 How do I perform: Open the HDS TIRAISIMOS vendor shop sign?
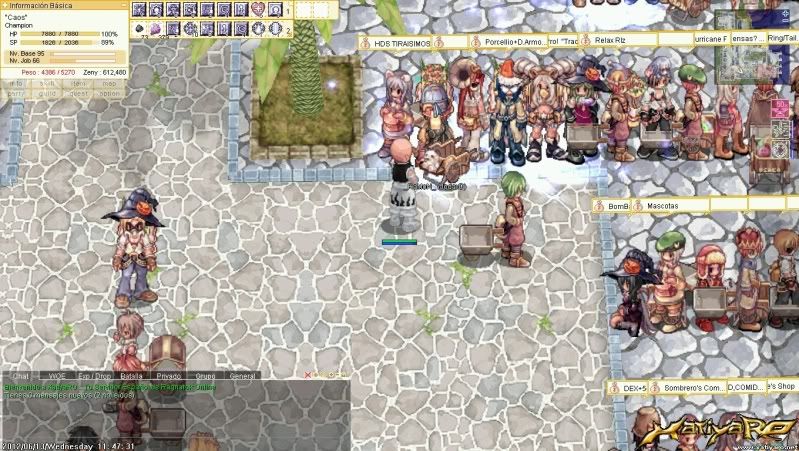(x=404, y=43)
